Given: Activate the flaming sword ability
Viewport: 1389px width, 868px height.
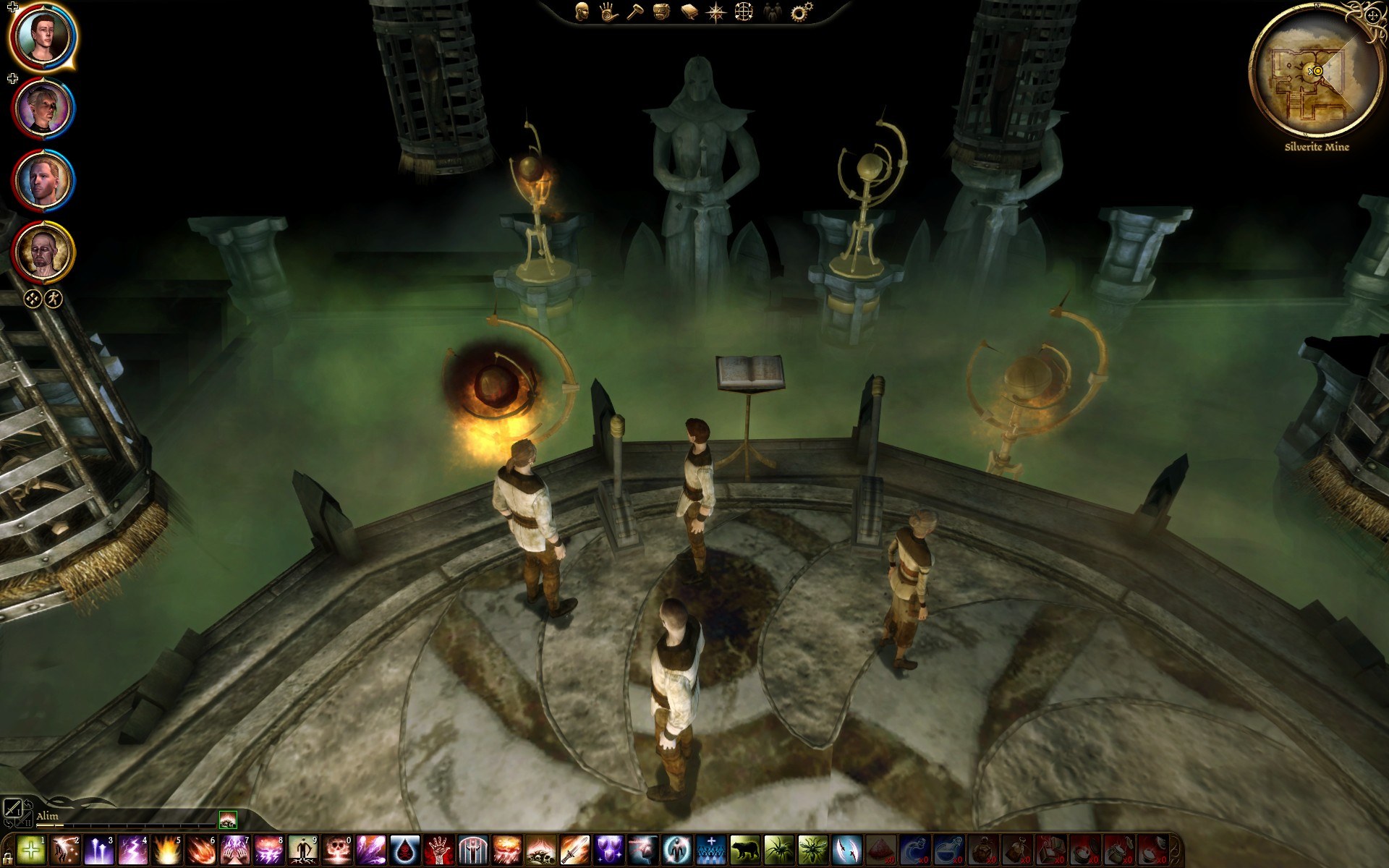Looking at the screenshot, I should click(575, 849).
